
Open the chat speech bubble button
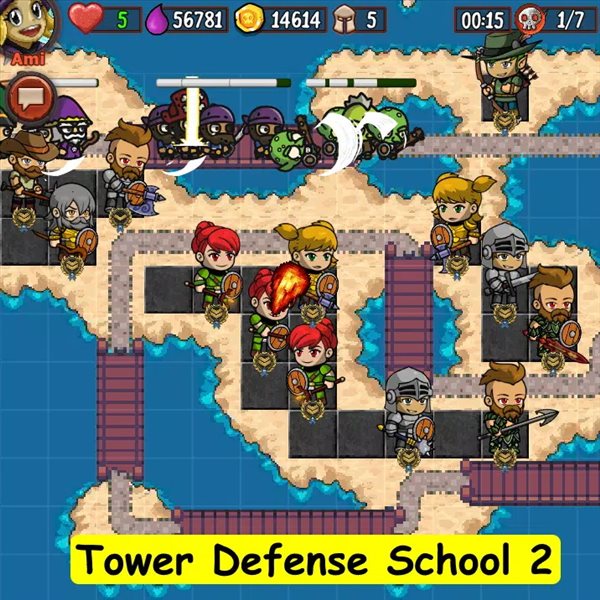click(x=29, y=97)
